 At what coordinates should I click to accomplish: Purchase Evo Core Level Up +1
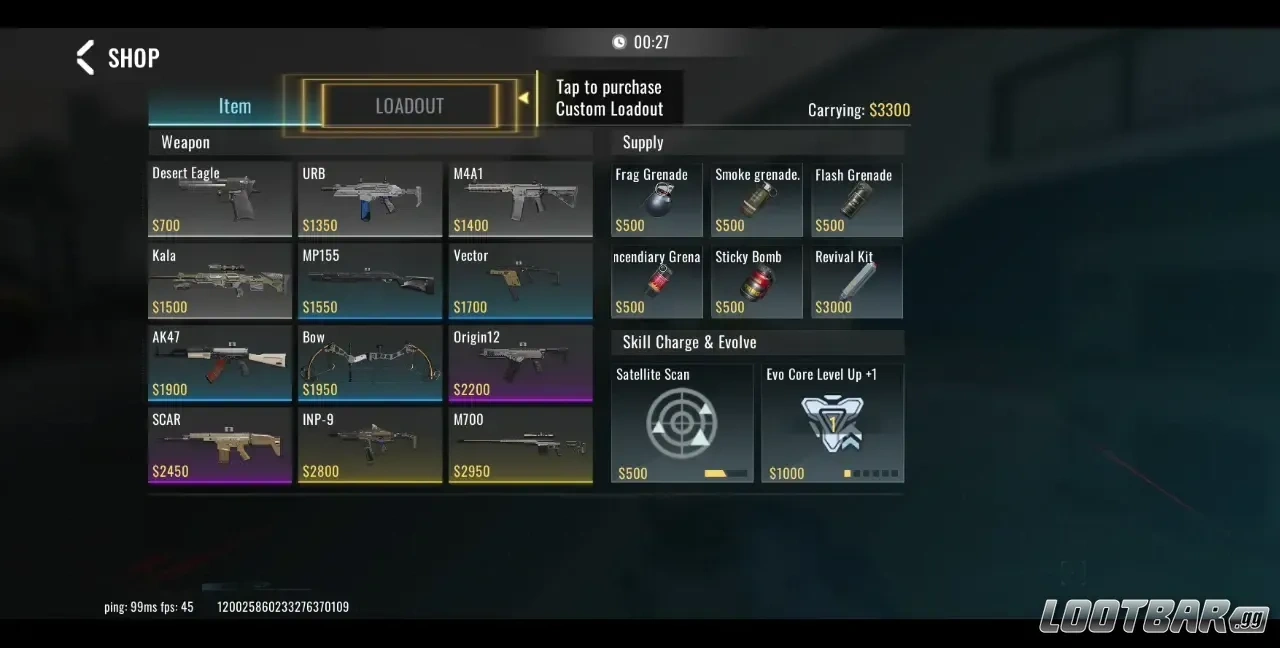[x=832, y=423]
